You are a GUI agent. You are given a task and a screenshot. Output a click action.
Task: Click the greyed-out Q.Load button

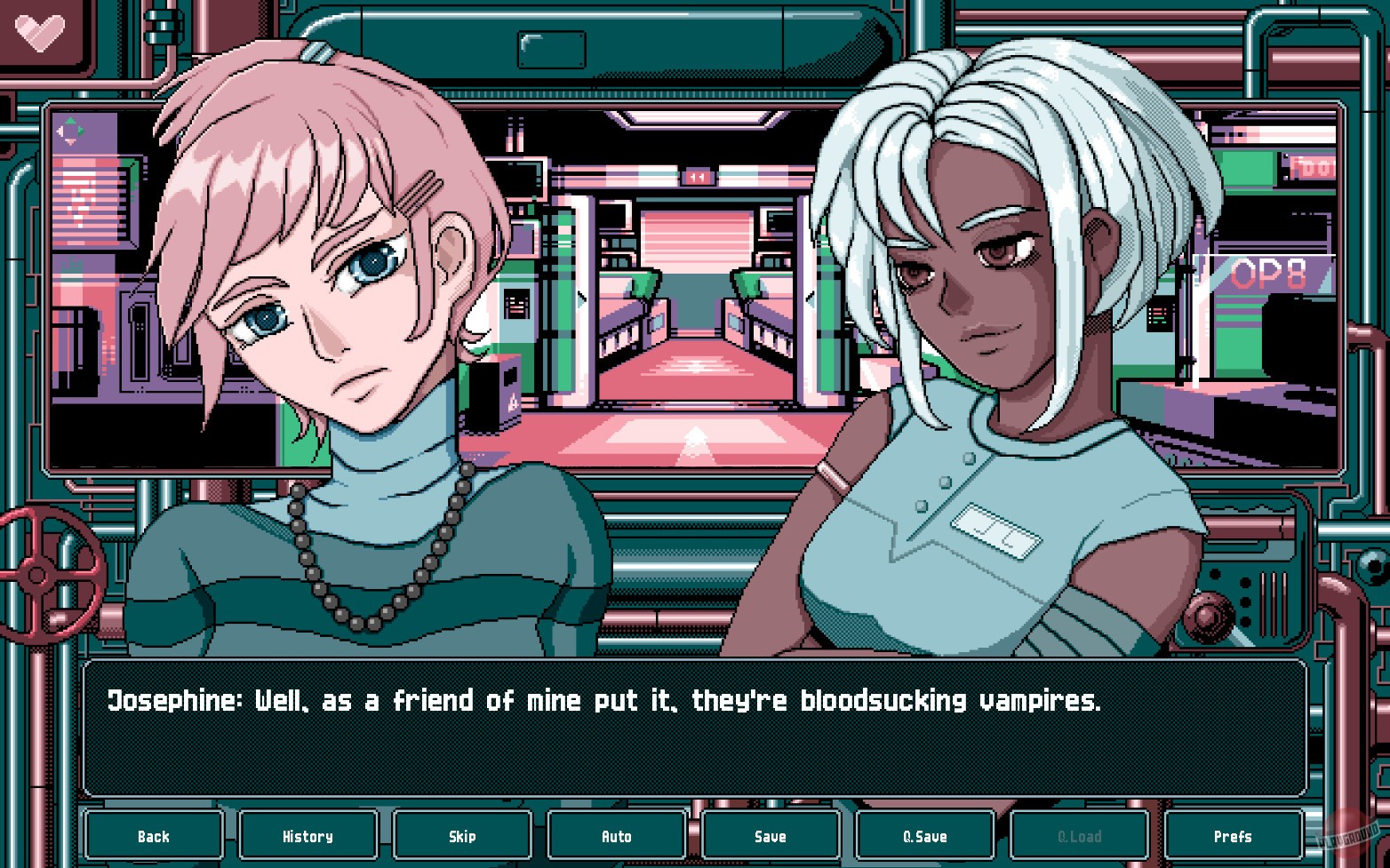tap(1079, 835)
